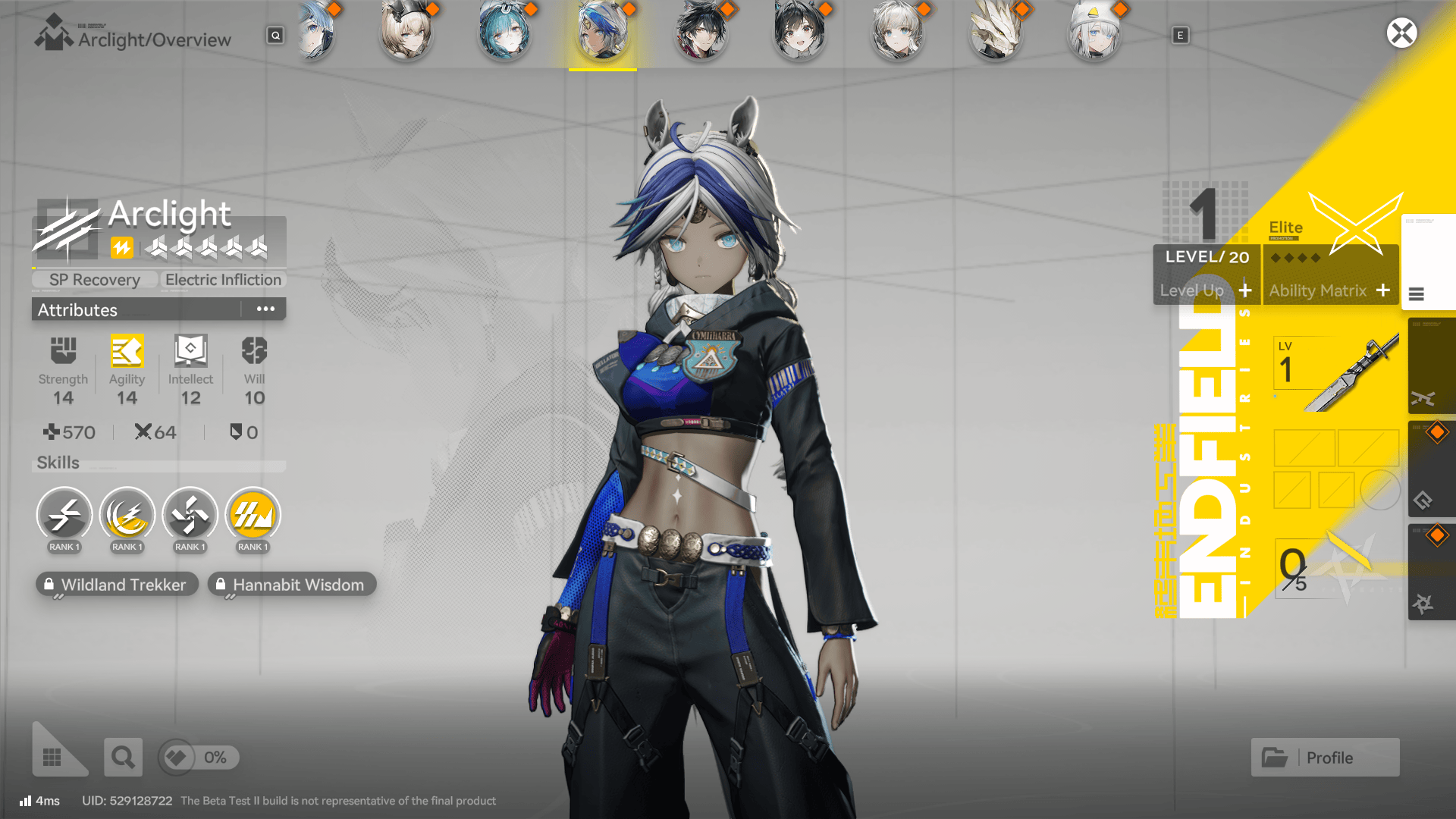Click the Will attribute icon
The image size is (1456, 819).
click(x=253, y=351)
